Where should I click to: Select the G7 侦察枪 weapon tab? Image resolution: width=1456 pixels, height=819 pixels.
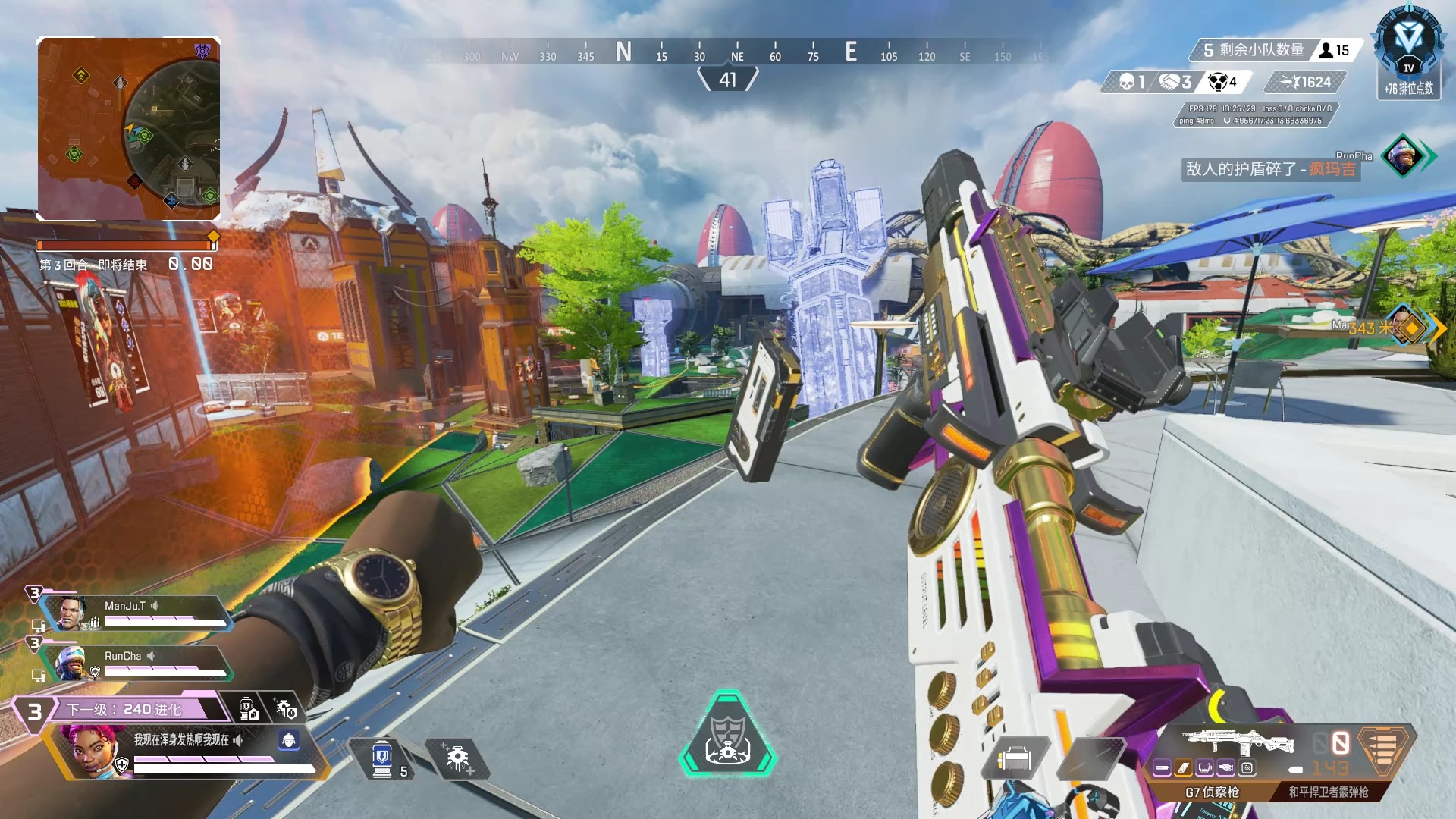click(x=1213, y=792)
